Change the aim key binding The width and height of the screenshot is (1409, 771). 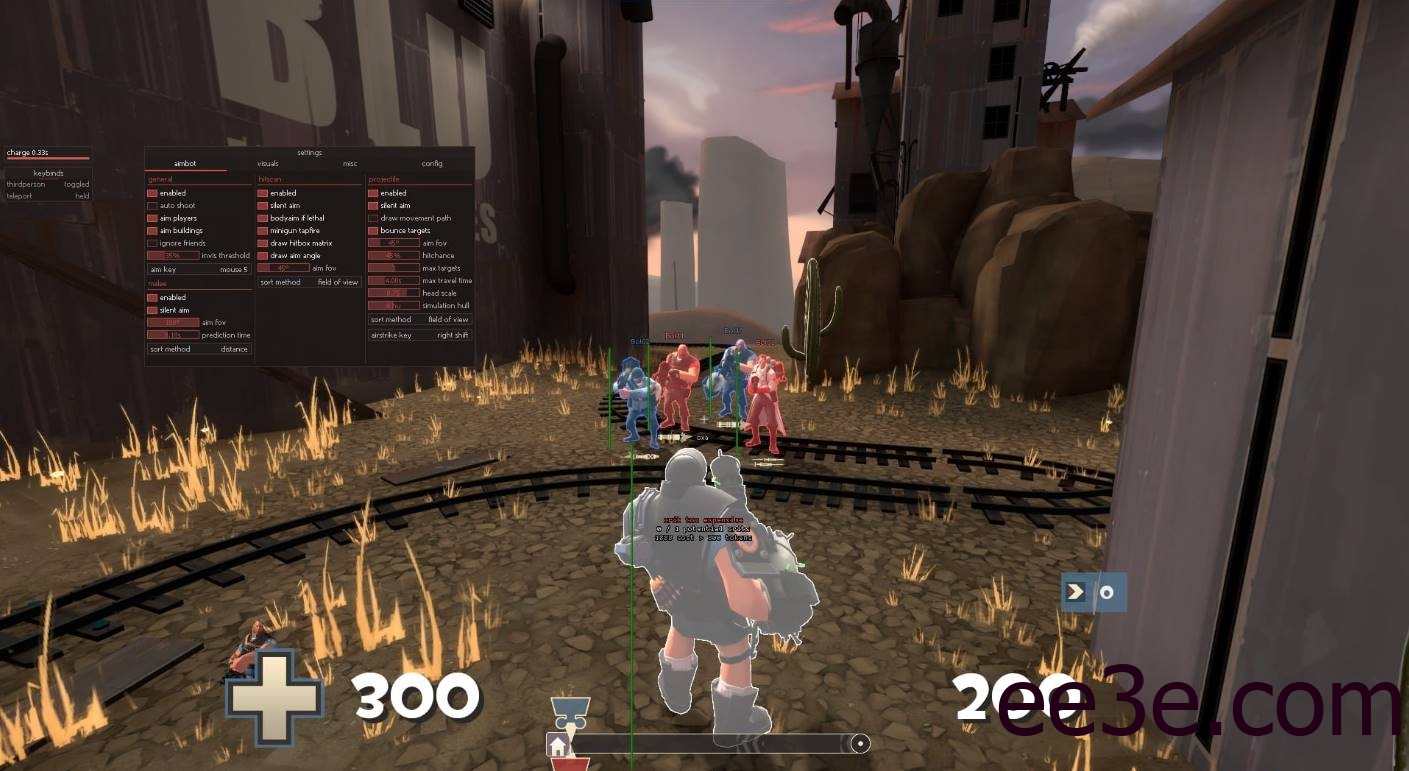point(199,269)
